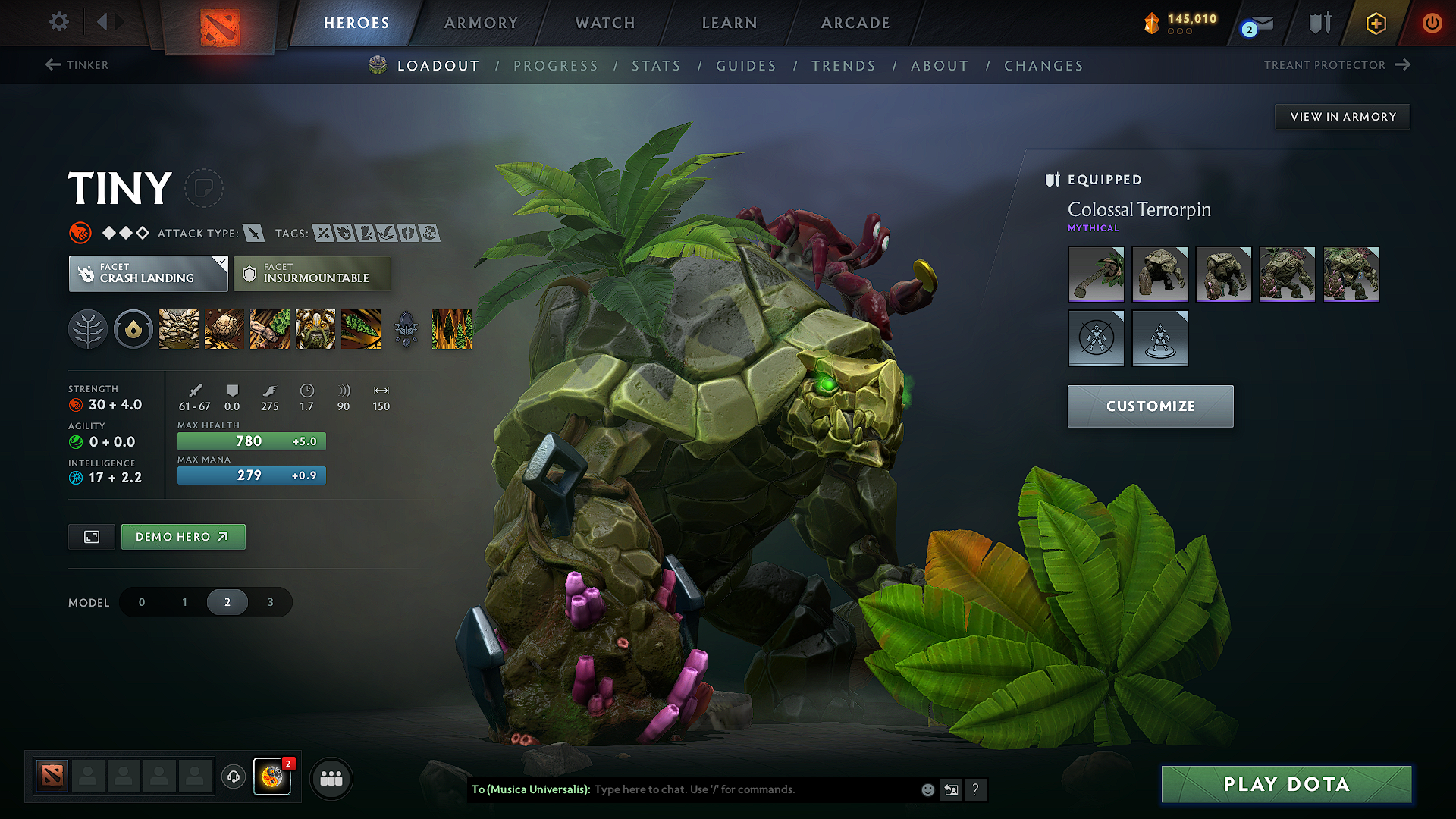This screenshot has height=819, width=1456.
Task: Open voice chat with the headset icon
Action: 233,778
